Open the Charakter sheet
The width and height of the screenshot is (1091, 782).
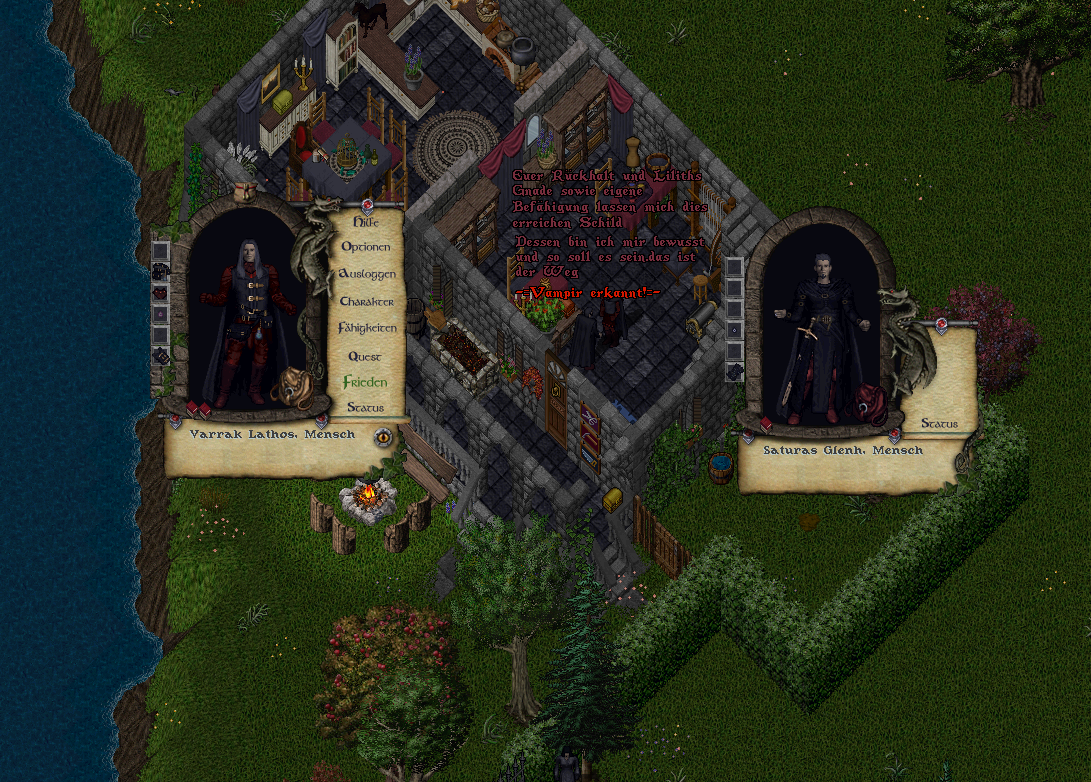coord(366,301)
